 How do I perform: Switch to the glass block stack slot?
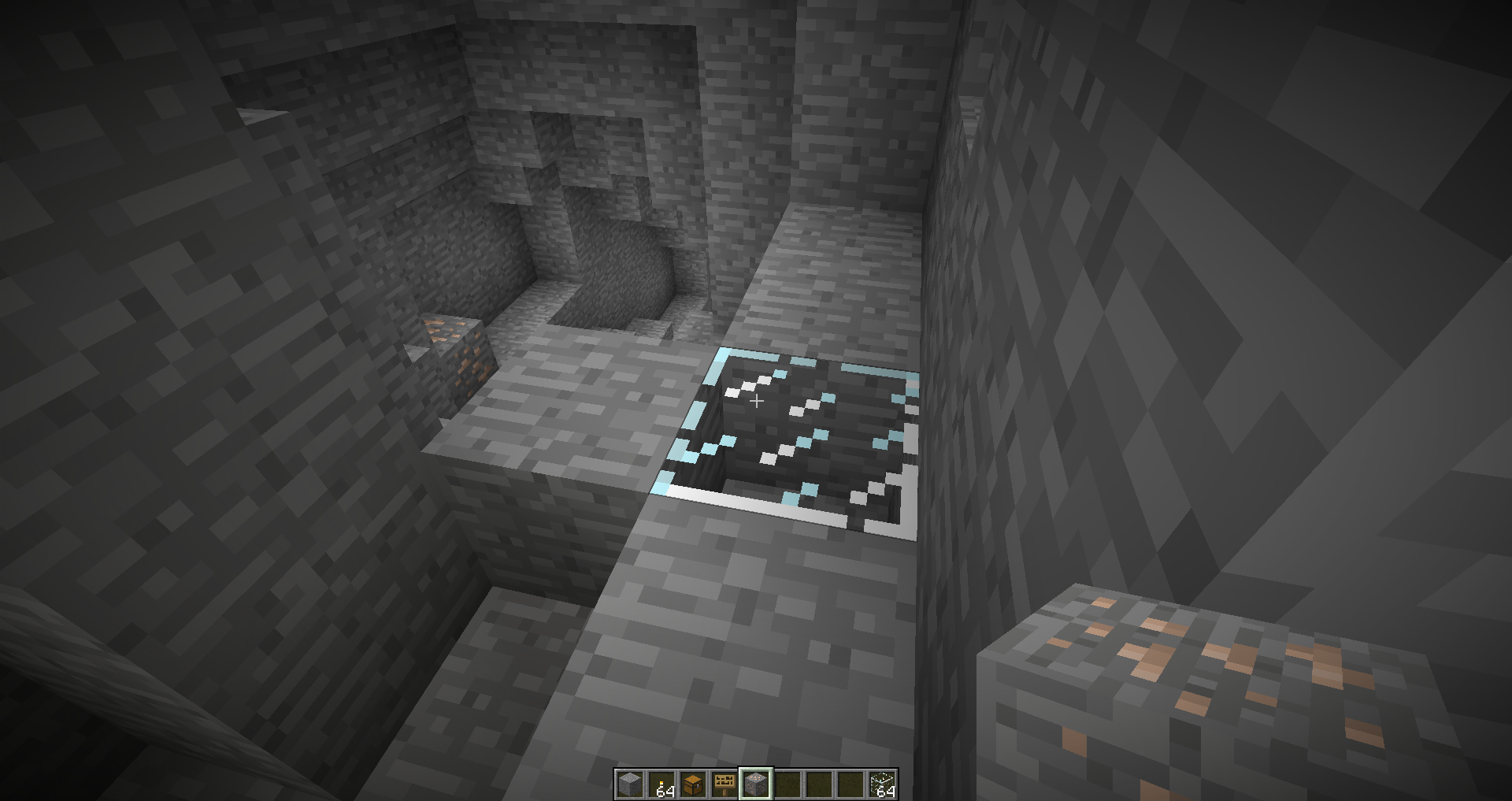click(882, 784)
